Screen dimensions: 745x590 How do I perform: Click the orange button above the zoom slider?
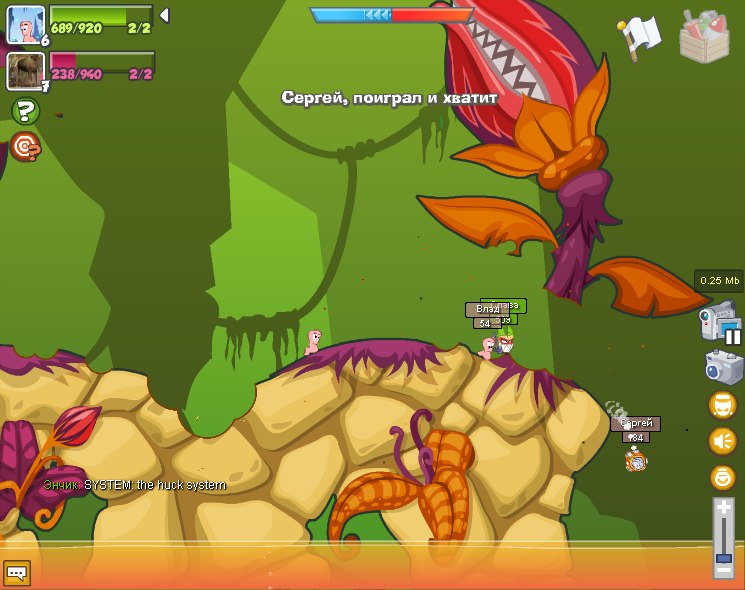point(722,476)
